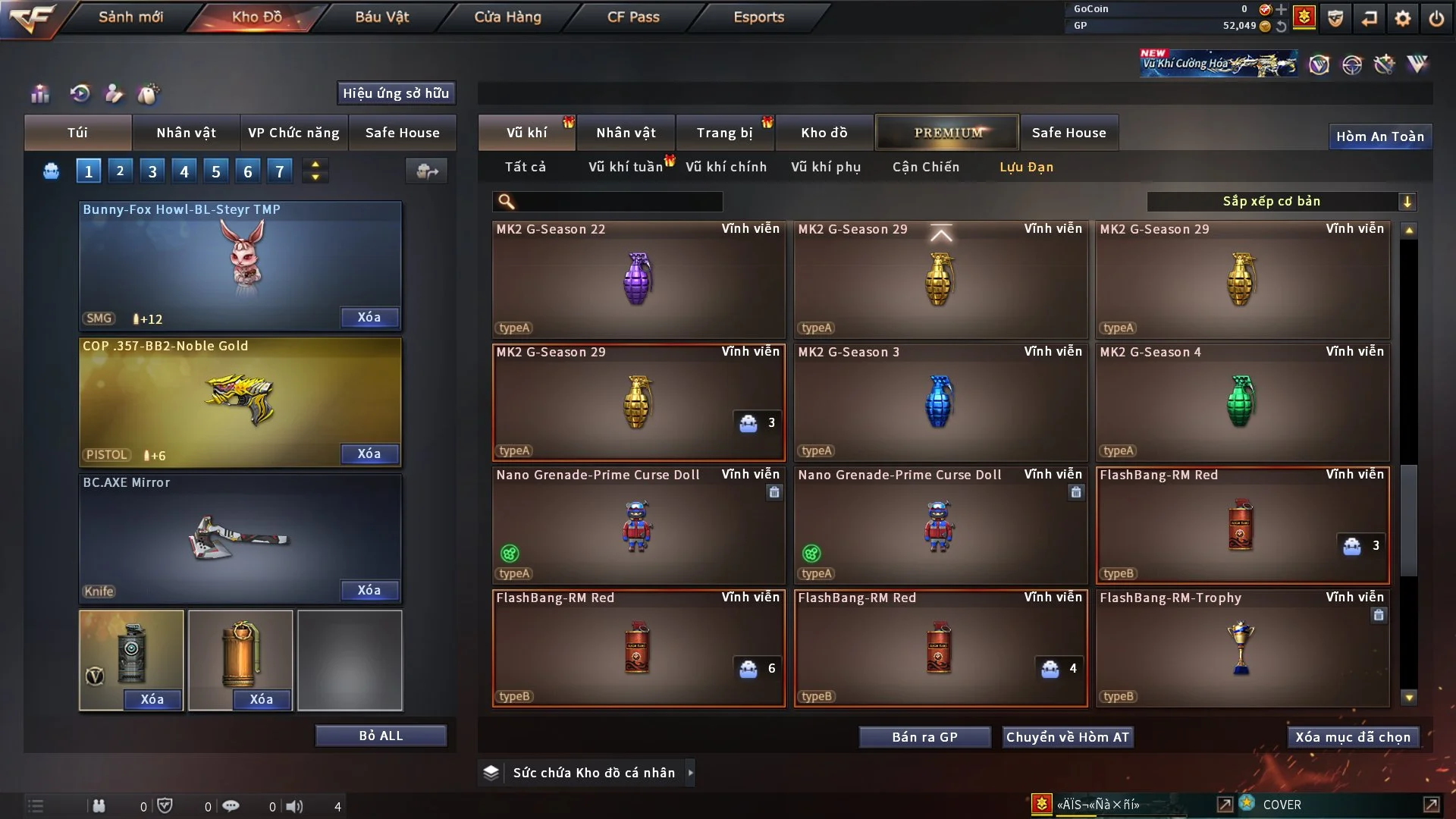Viewport: 1456px width, 819px height.
Task: Switch to the Nhân vật bag tab
Action: point(186,133)
